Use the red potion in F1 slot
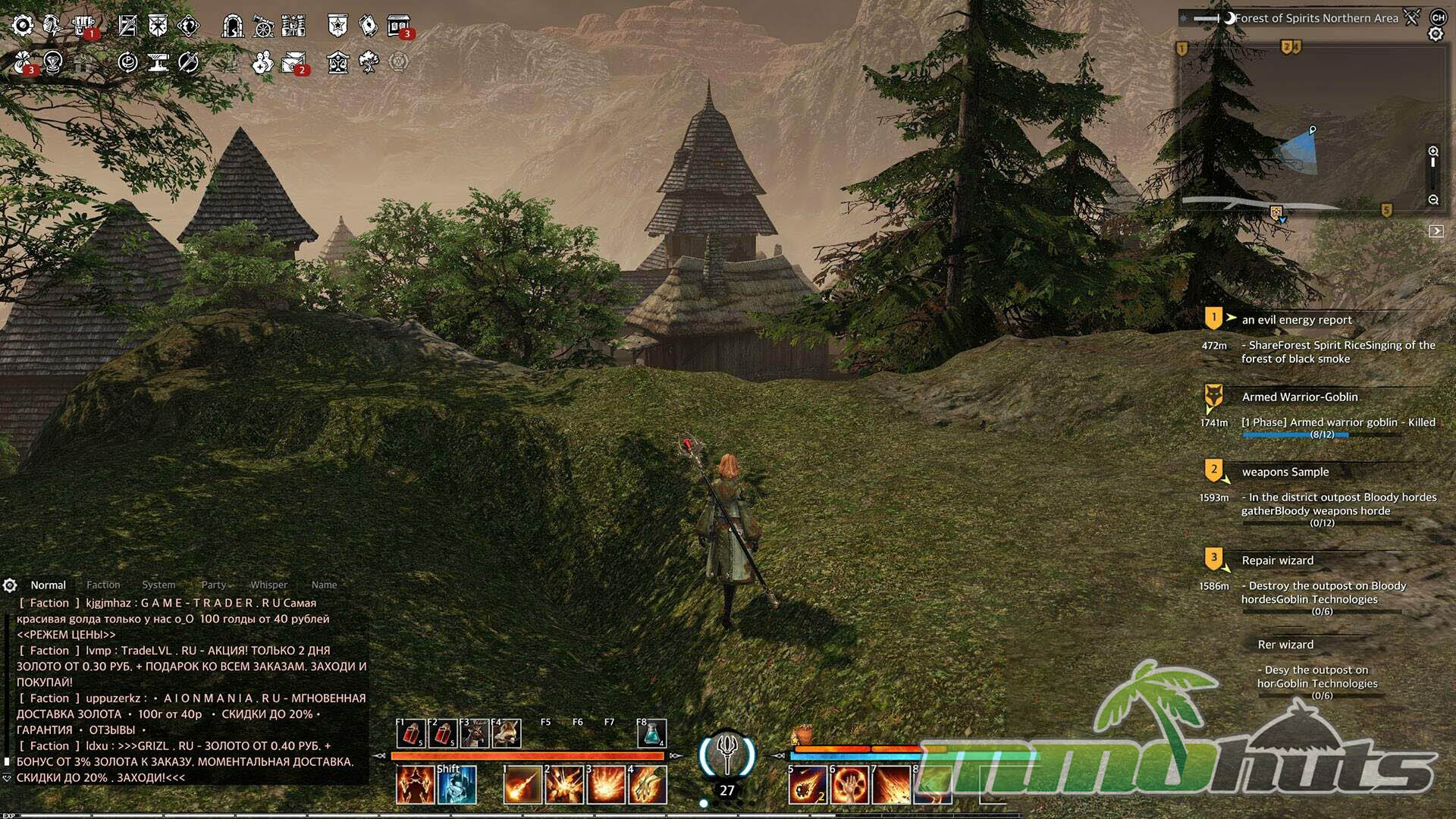Image resolution: width=1456 pixels, height=819 pixels. (411, 733)
